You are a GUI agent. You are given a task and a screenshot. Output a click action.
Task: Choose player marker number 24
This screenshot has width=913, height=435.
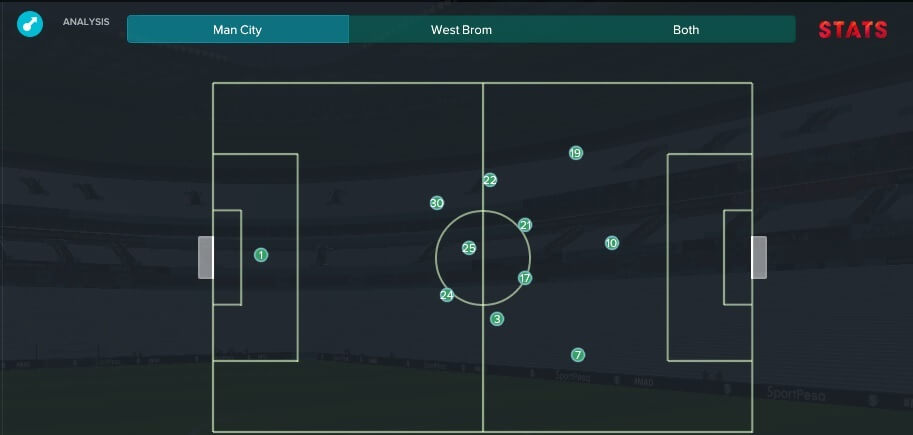click(x=447, y=295)
